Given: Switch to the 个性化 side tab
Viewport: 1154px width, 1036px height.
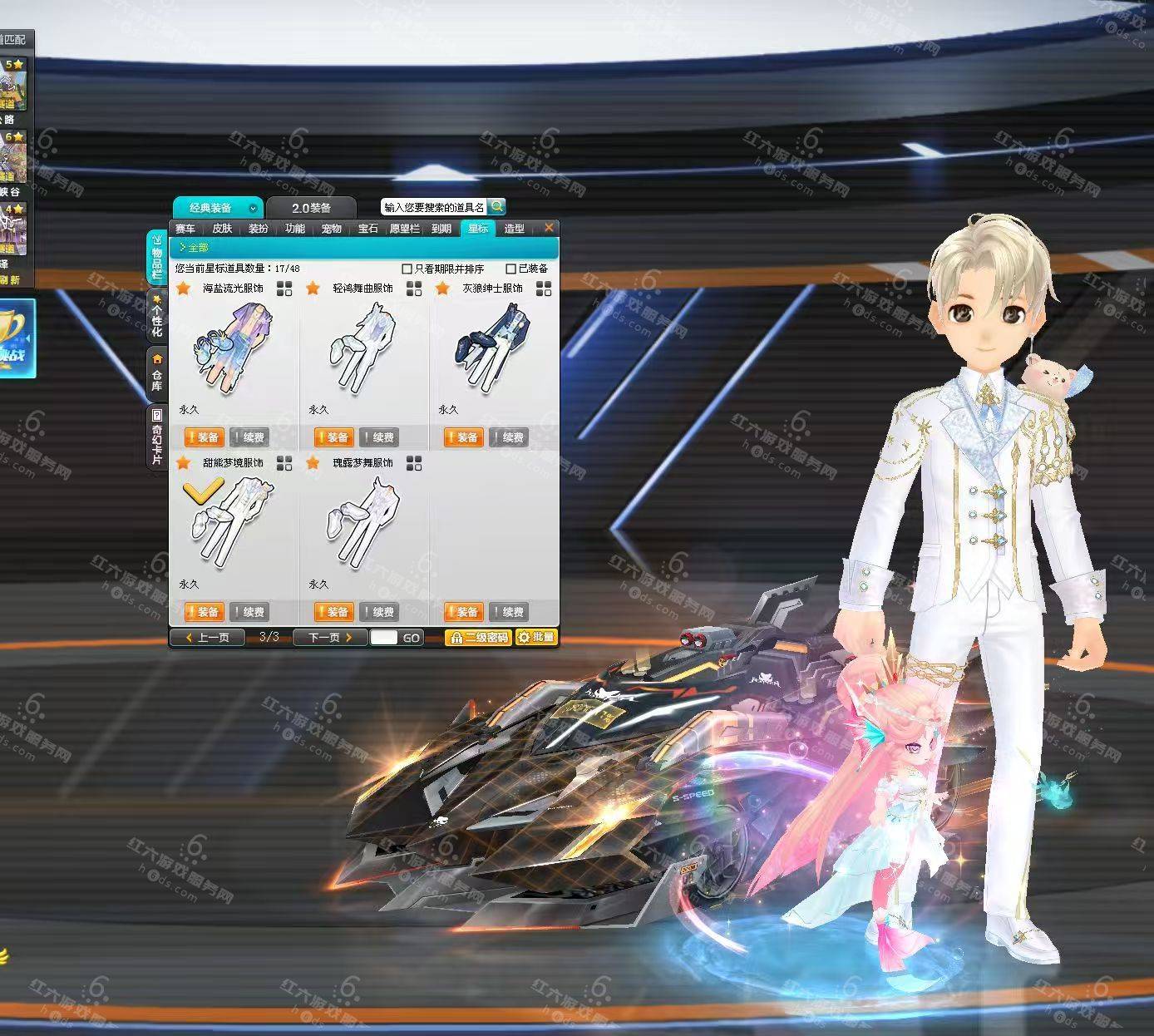Looking at the screenshot, I should click(x=157, y=316).
